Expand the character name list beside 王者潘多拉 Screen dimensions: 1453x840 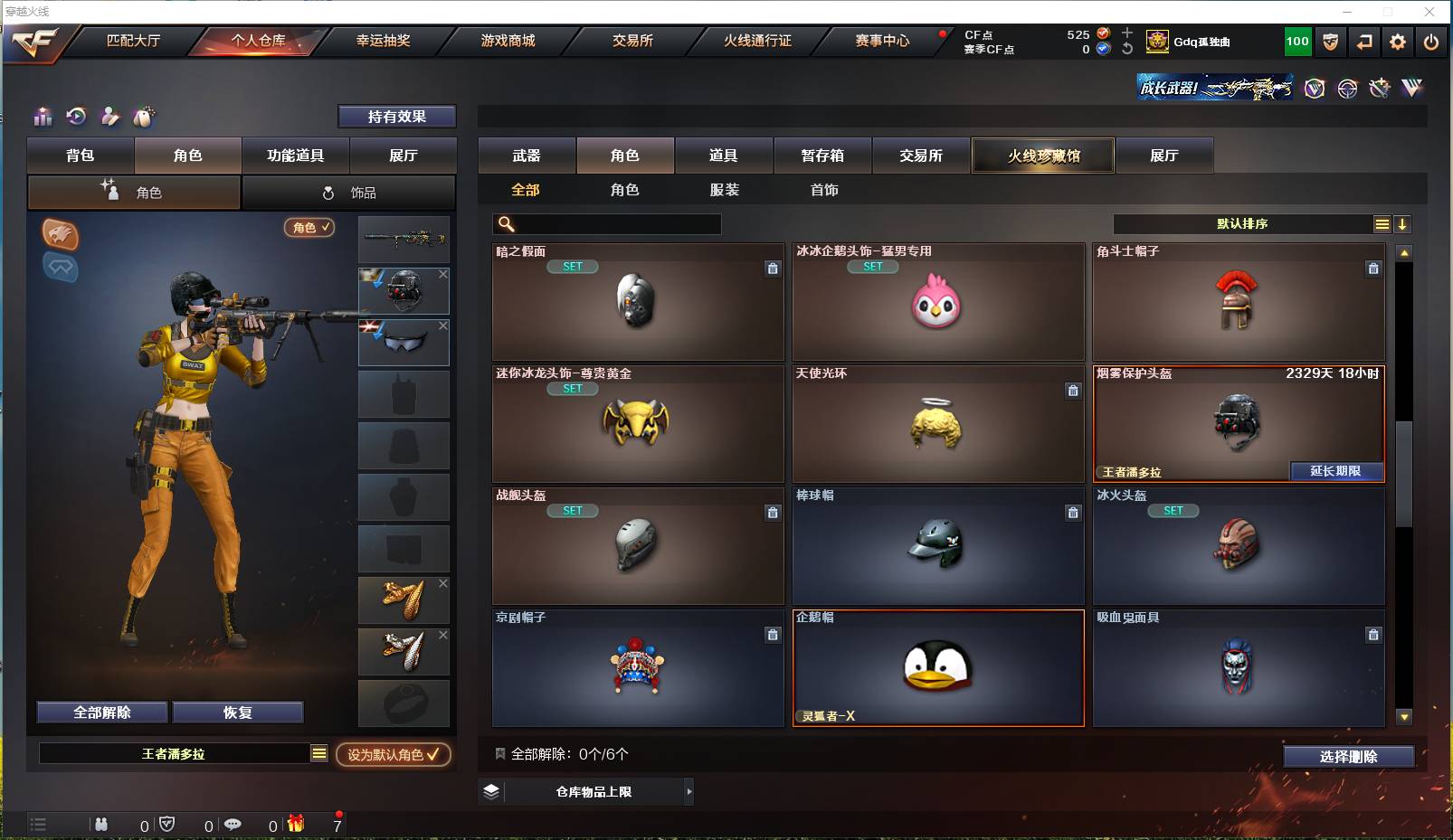[318, 752]
